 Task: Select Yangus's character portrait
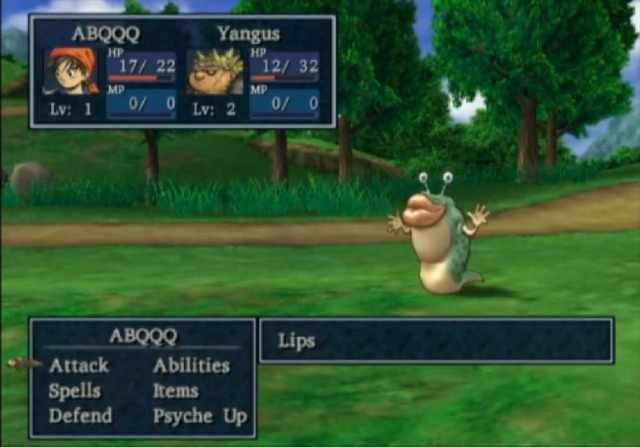coord(215,72)
